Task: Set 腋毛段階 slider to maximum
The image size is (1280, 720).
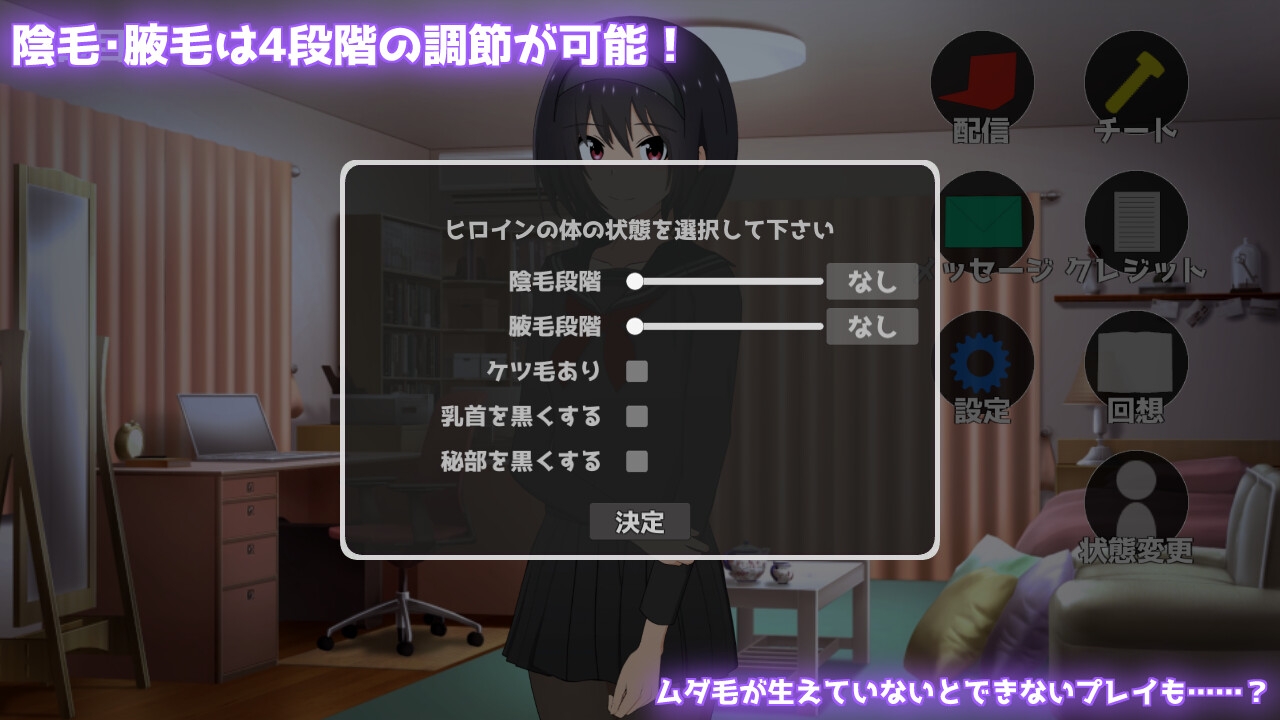Action: (x=822, y=326)
